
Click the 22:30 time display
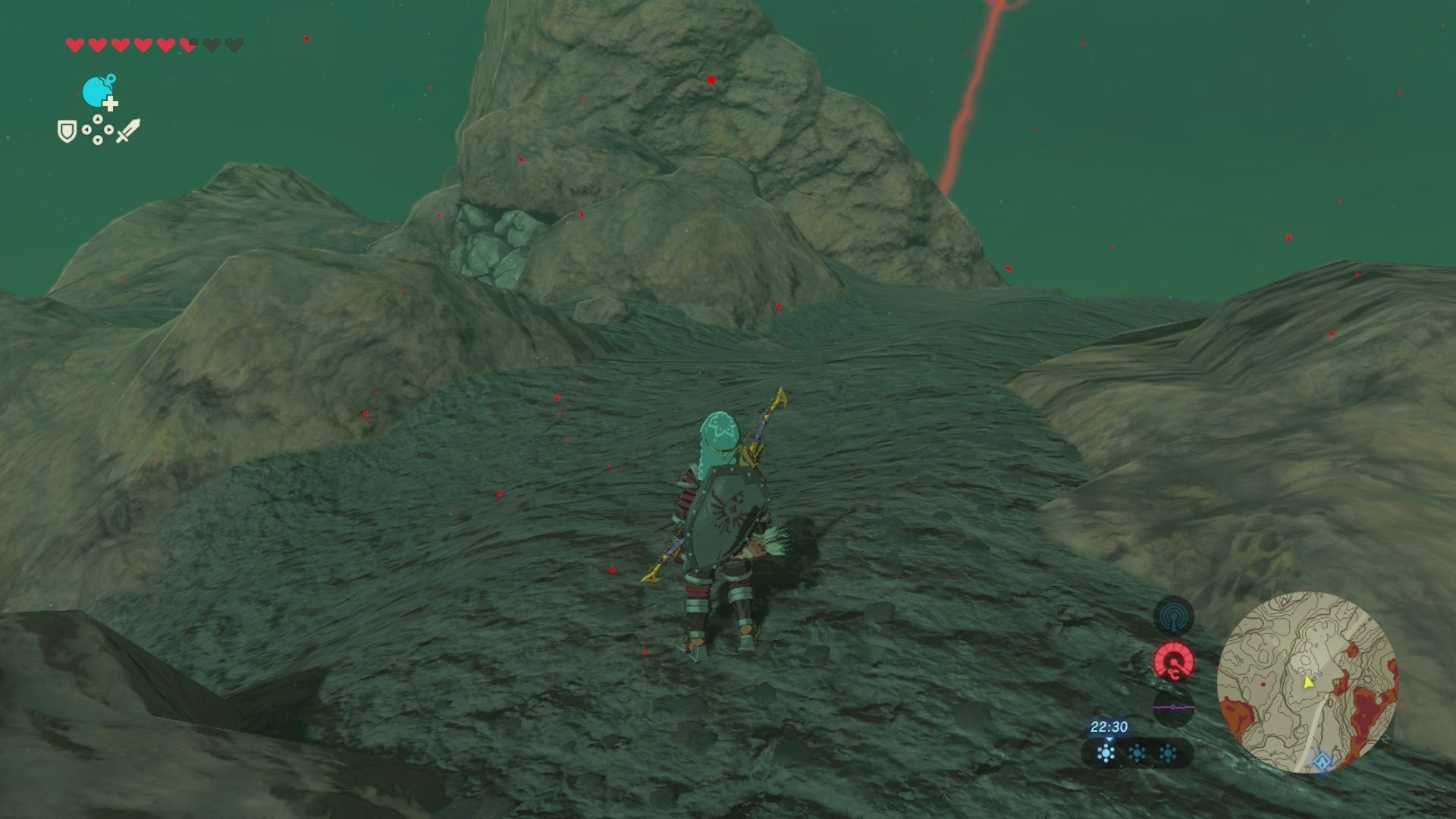[1109, 726]
